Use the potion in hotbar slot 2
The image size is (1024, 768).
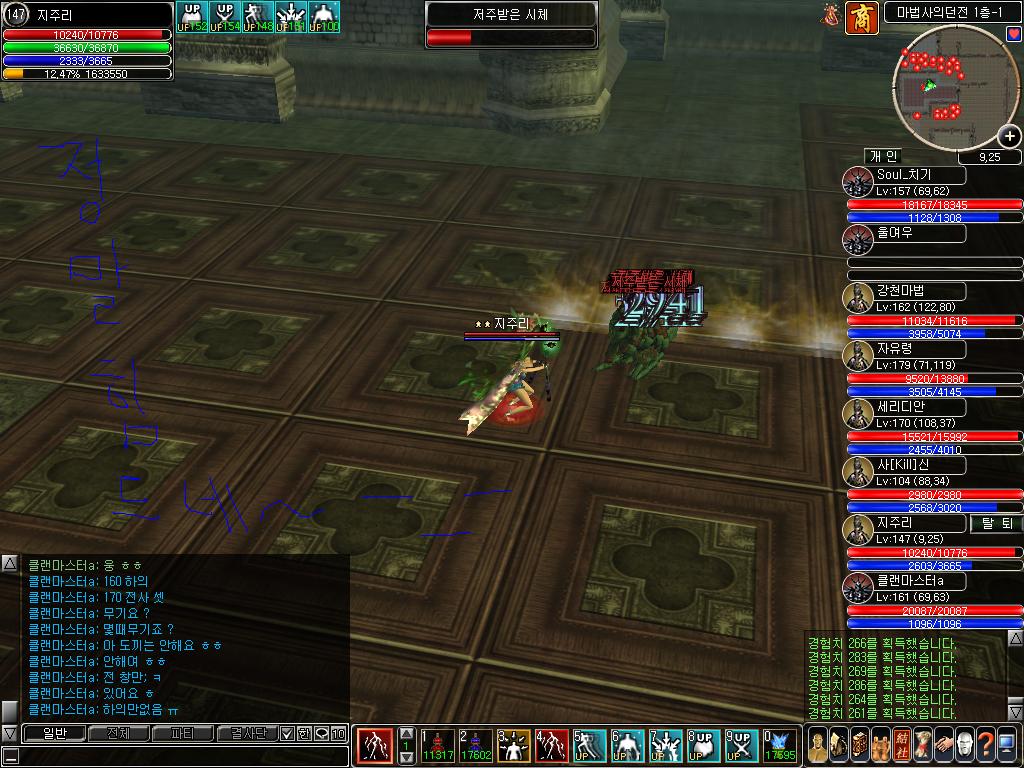475,746
